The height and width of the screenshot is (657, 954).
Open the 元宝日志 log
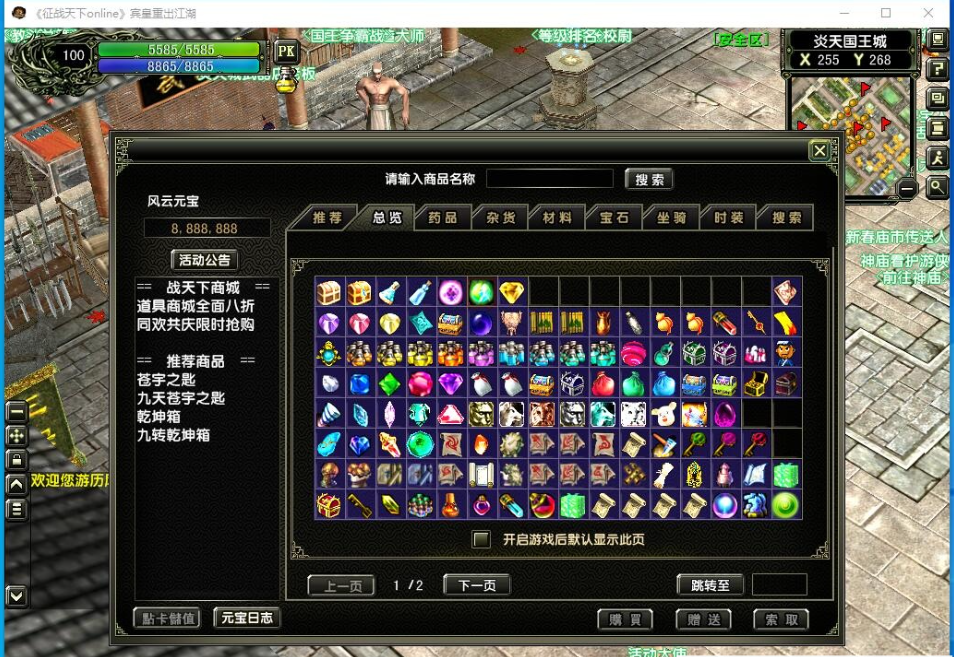[x=247, y=618]
